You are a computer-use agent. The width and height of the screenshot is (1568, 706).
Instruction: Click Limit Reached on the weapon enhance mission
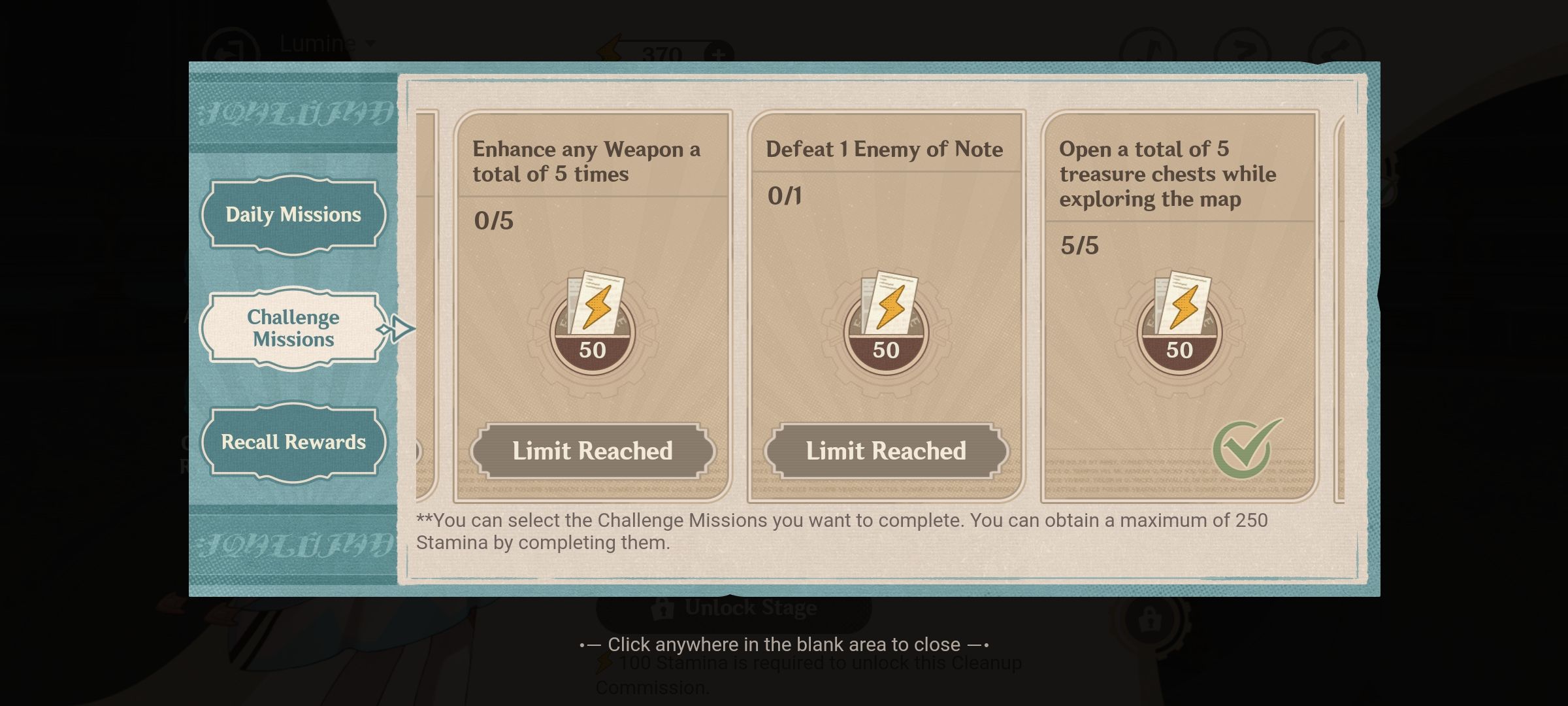point(593,450)
